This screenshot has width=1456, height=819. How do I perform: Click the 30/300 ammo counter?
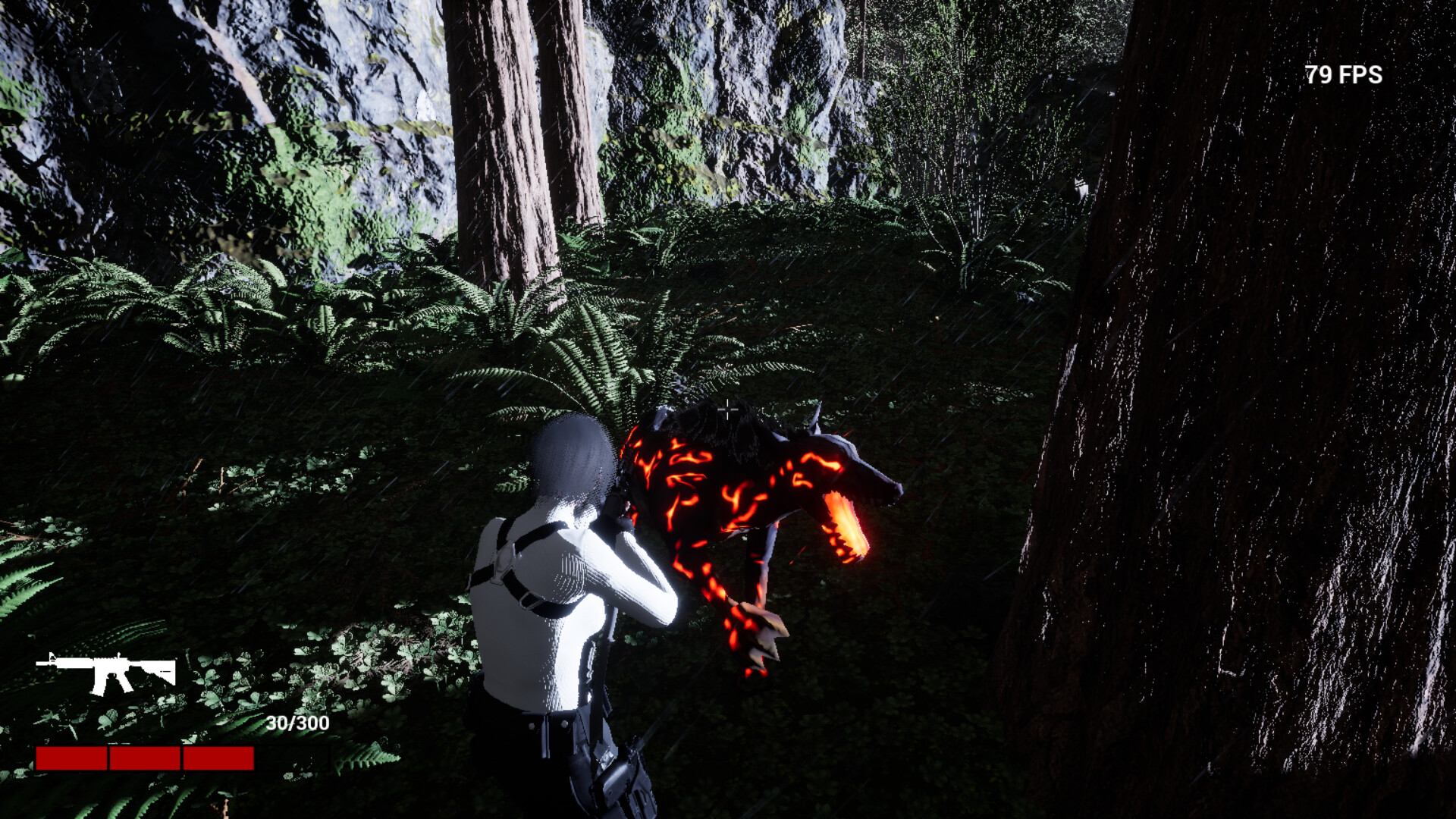click(296, 723)
